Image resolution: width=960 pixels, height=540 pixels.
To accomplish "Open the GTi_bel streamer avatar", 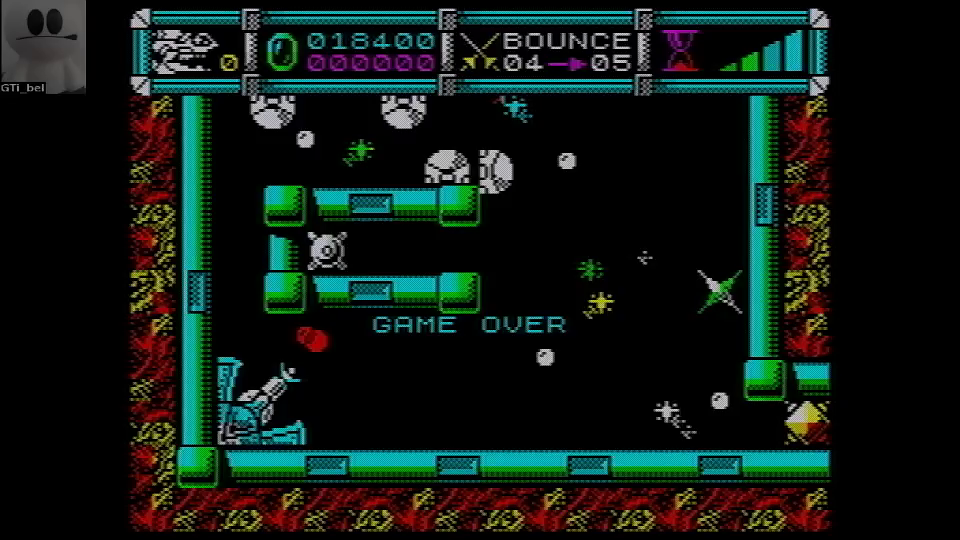I will pyautogui.click(x=43, y=41).
